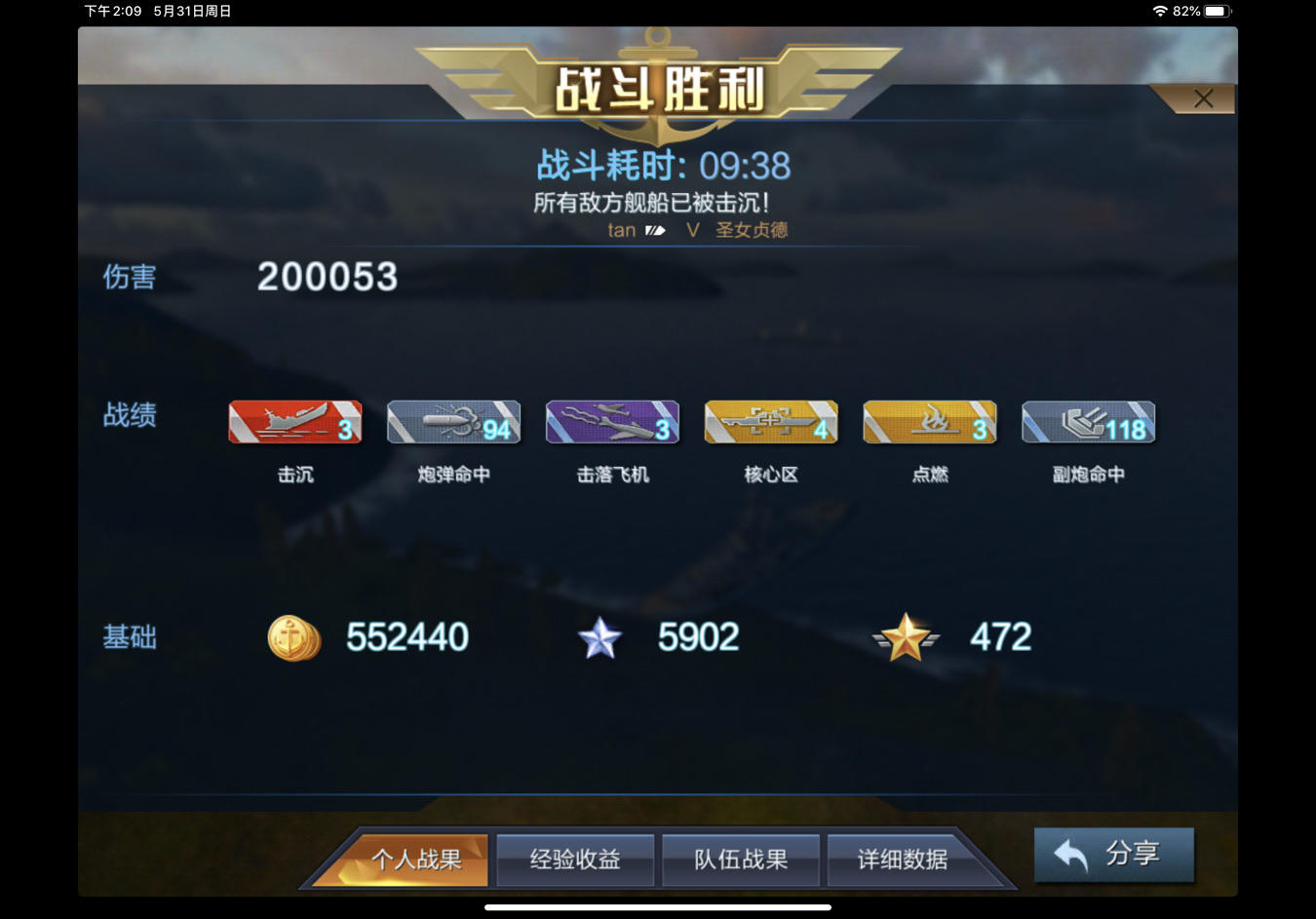This screenshot has height=919, width=1316.
Task: Click the 点燃 fire ignition icon
Action: (x=930, y=422)
